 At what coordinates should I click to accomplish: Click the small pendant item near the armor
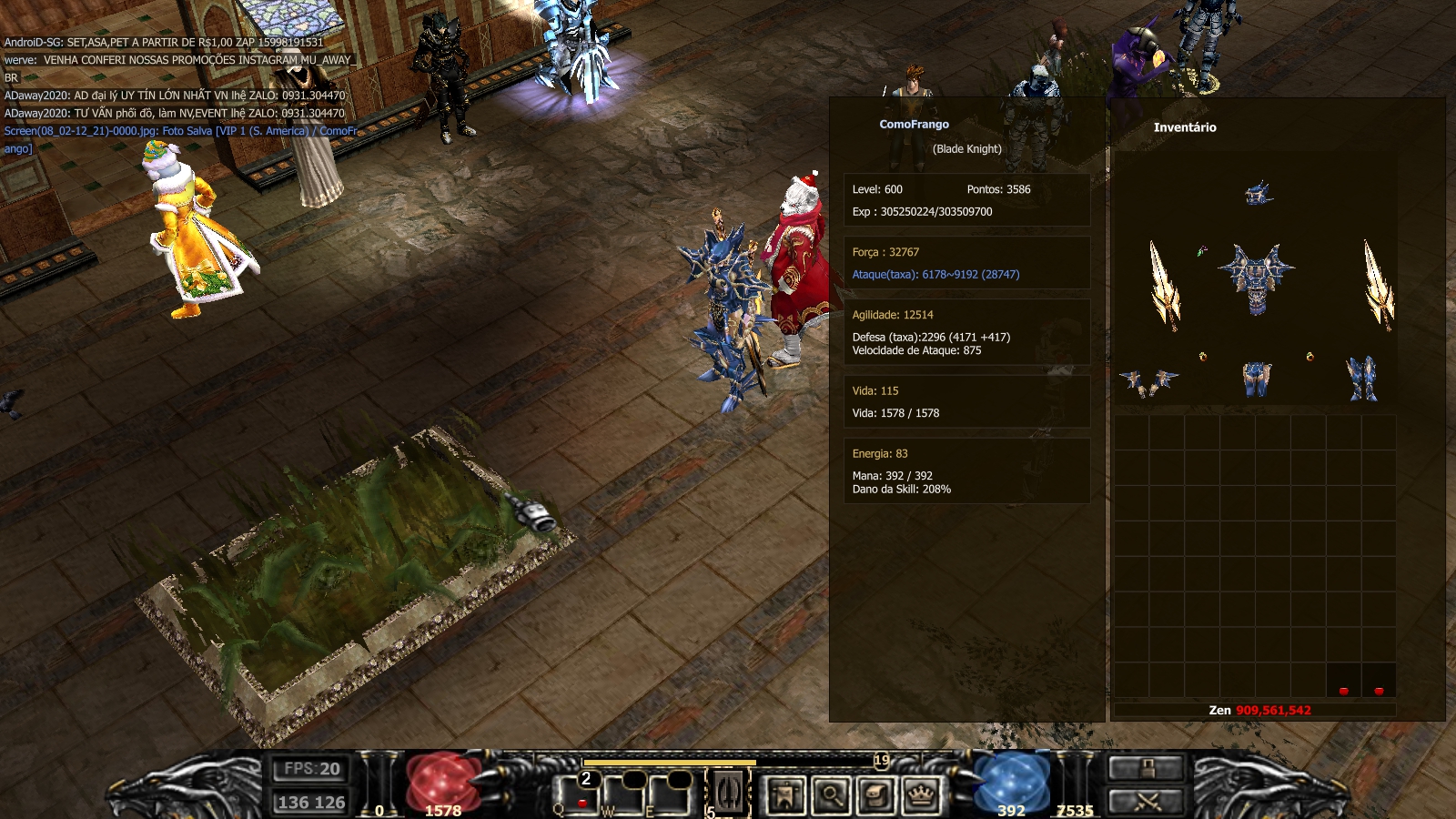pos(1202,251)
